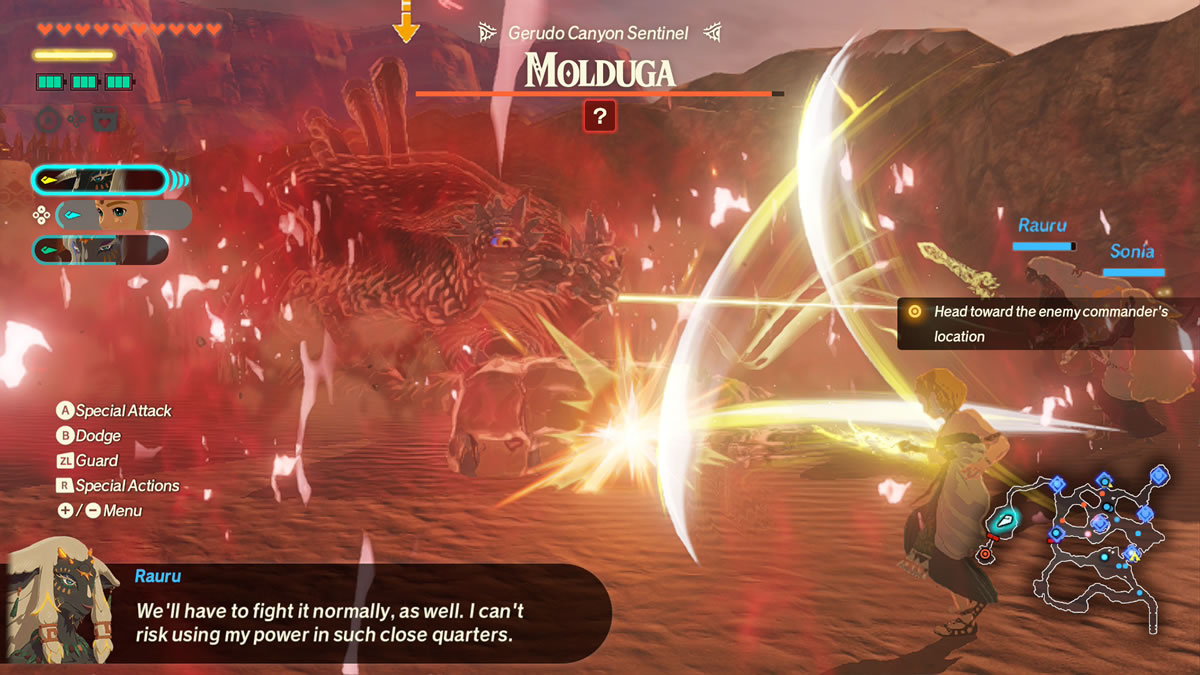This screenshot has width=1200, height=675.
Task: Select Rauru's highlighted character portrait
Action: point(100,180)
